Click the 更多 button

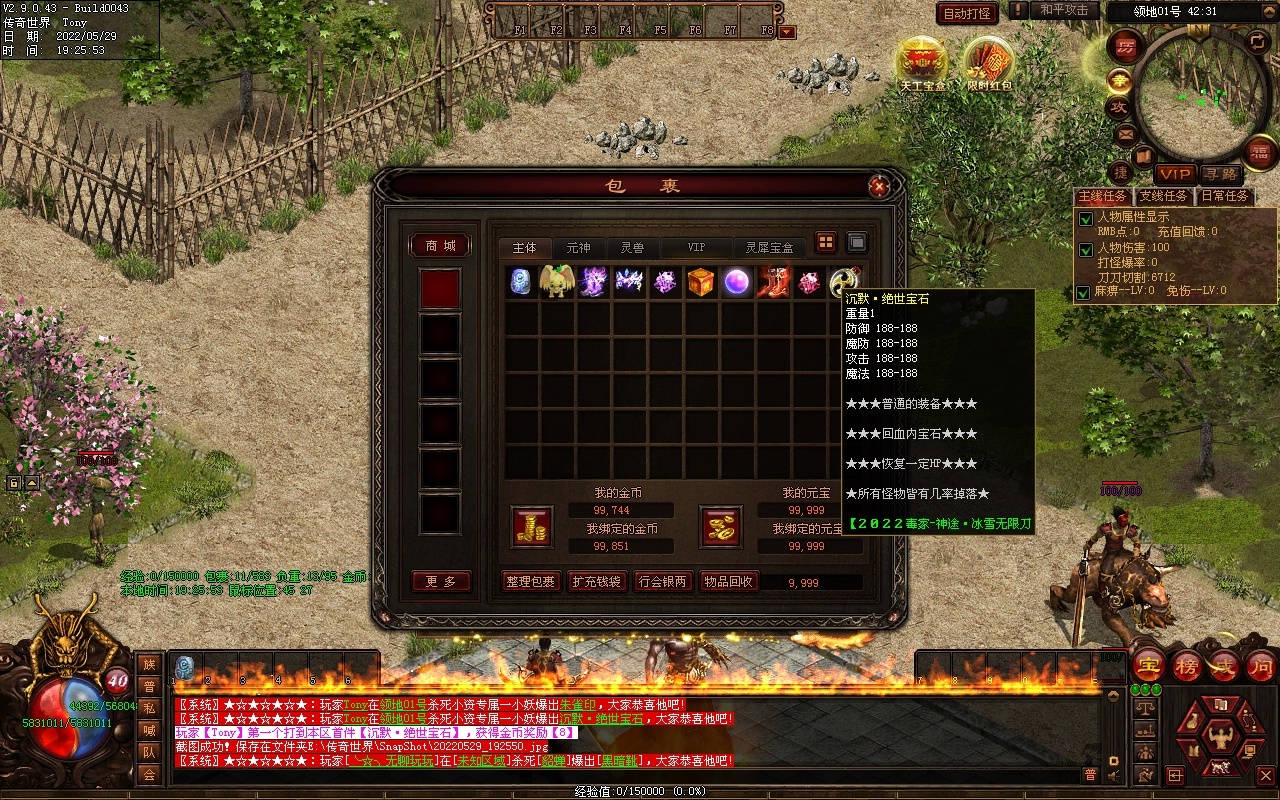pyautogui.click(x=440, y=582)
